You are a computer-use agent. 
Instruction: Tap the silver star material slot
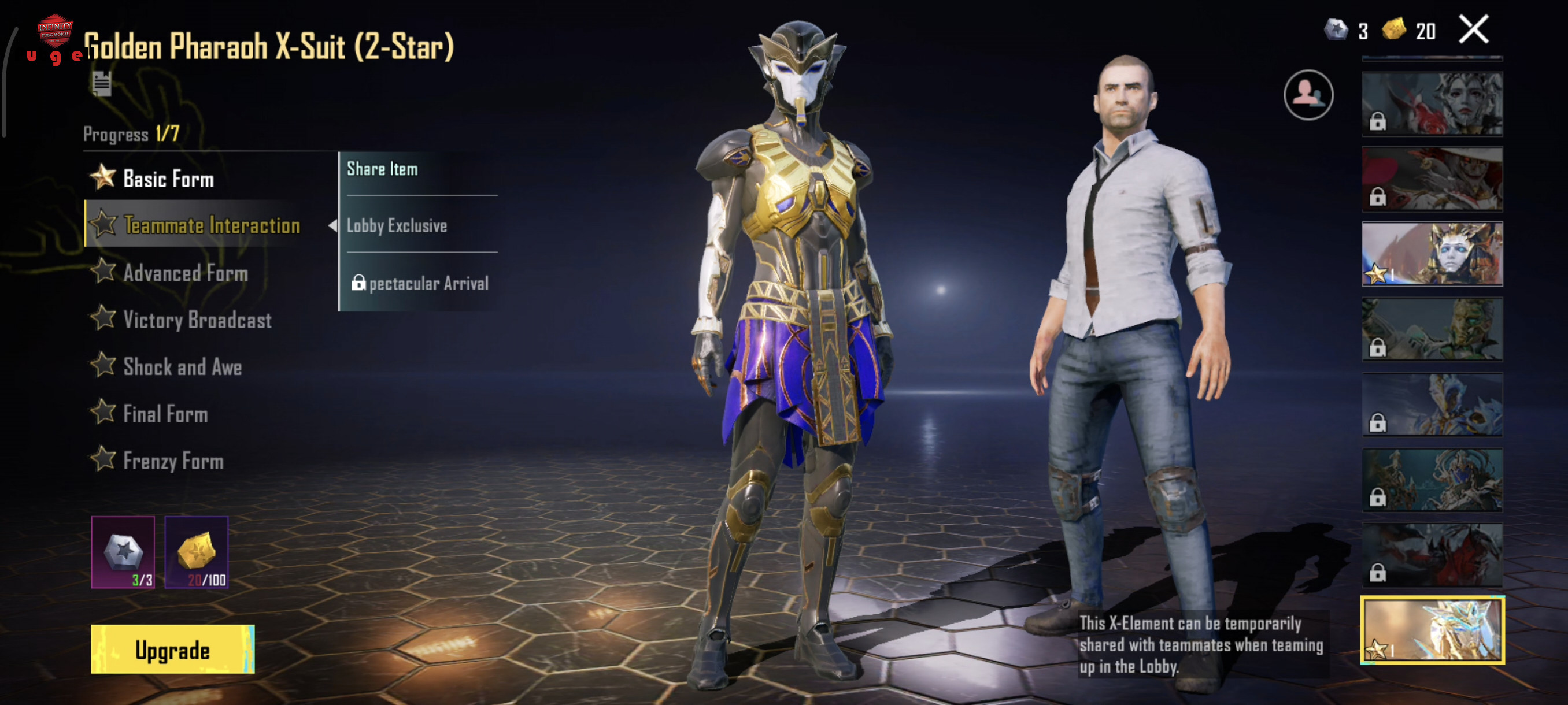(x=123, y=552)
